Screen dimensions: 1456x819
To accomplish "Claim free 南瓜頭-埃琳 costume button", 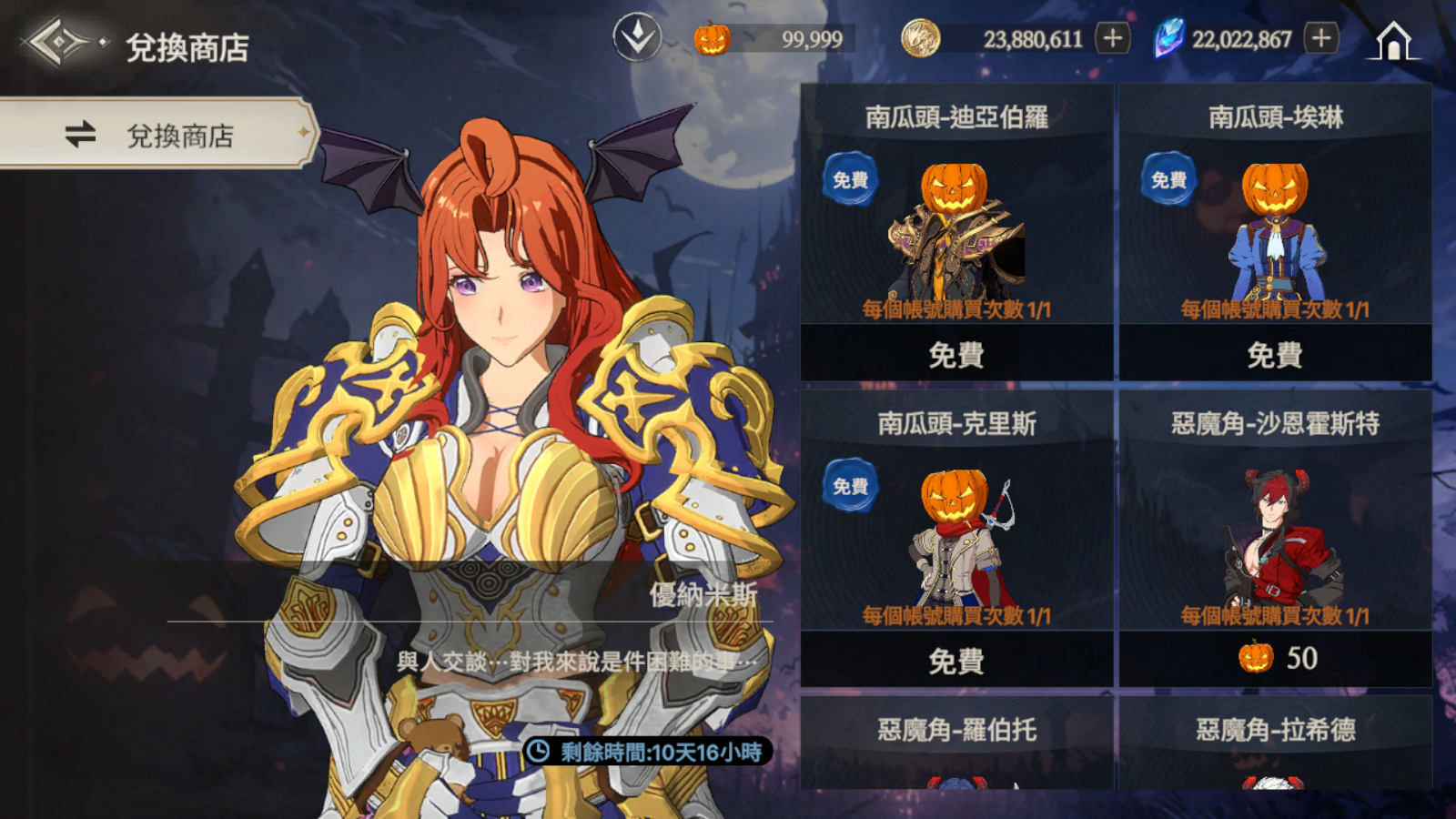I will coord(1275,354).
